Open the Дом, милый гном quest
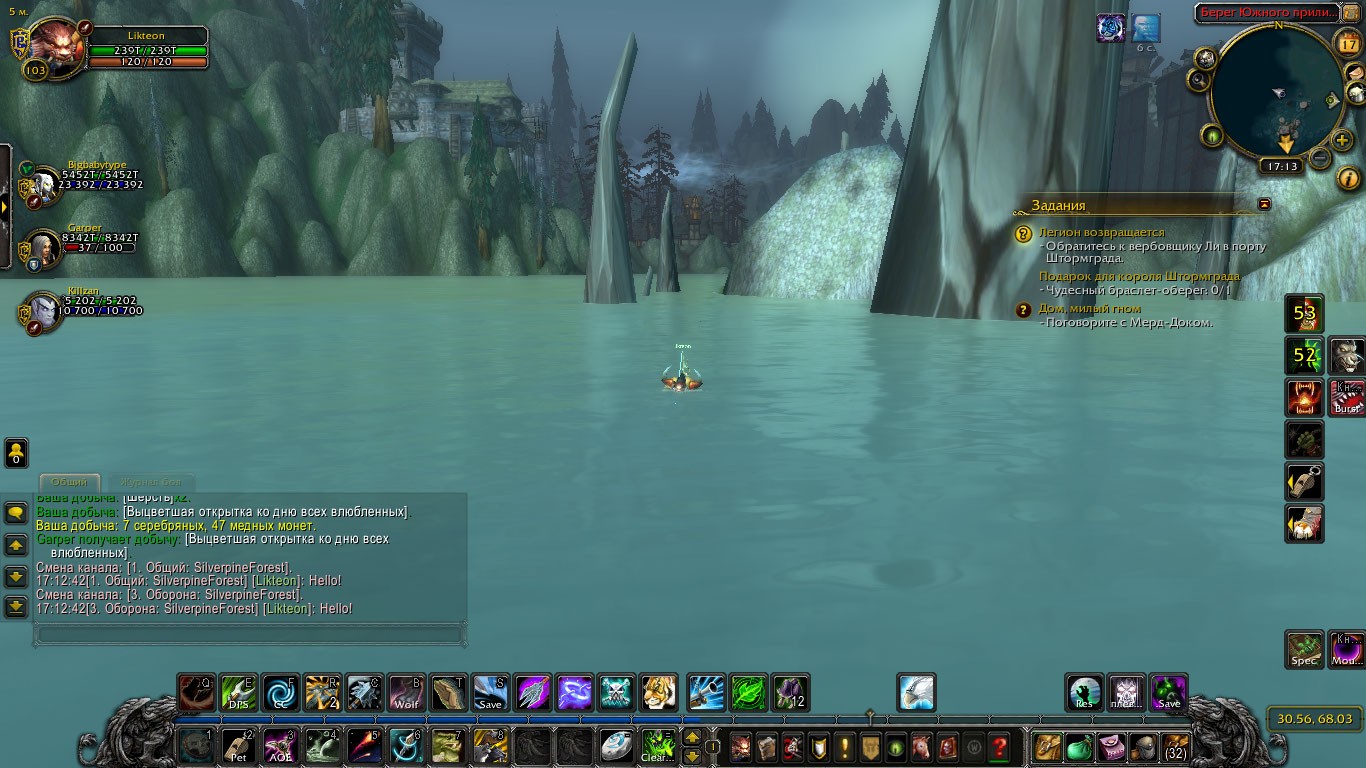The image size is (1366, 768). pyautogui.click(x=1090, y=309)
